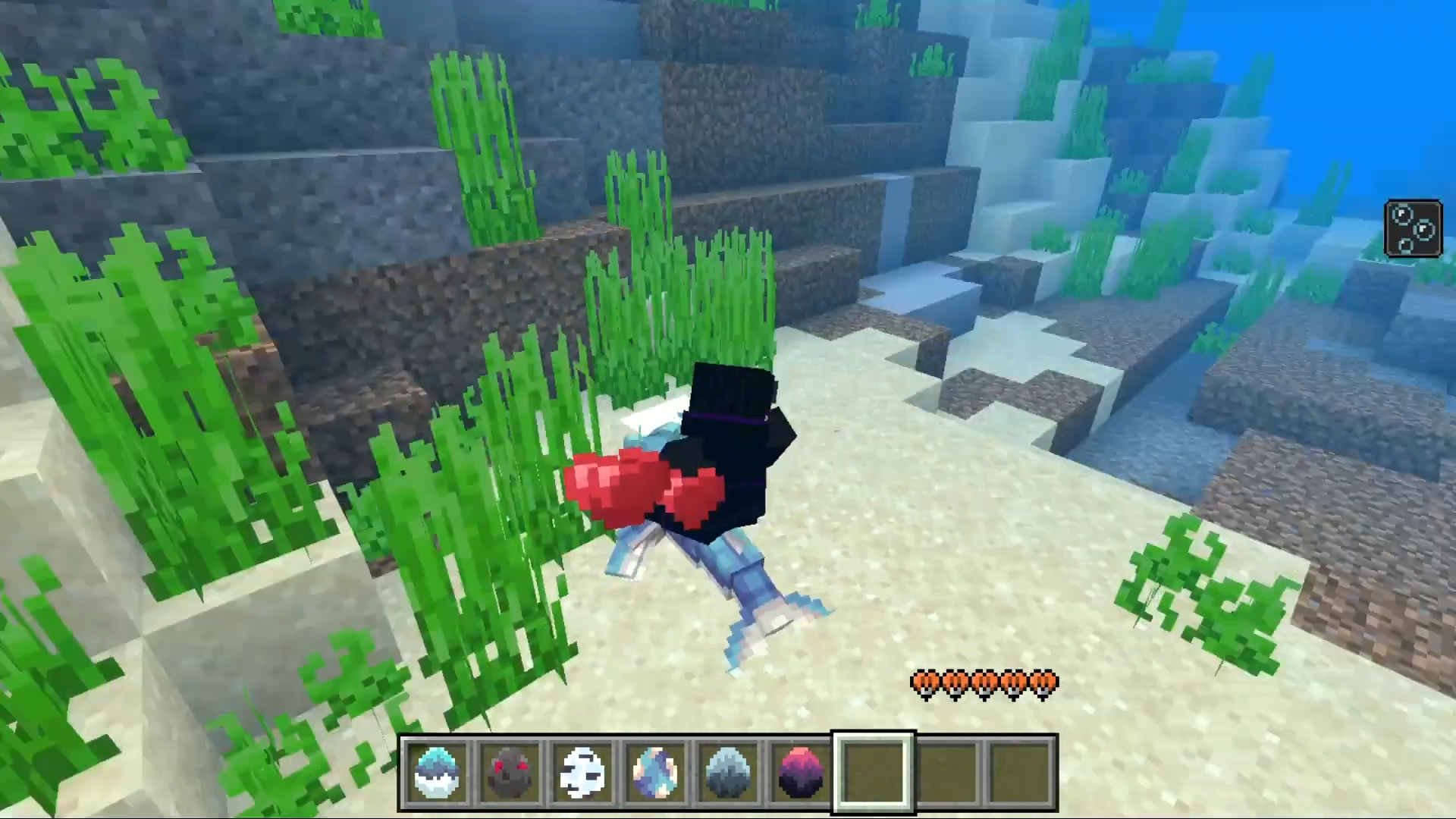
Task: Select the blue and cream swirled egg
Action: coord(655,772)
